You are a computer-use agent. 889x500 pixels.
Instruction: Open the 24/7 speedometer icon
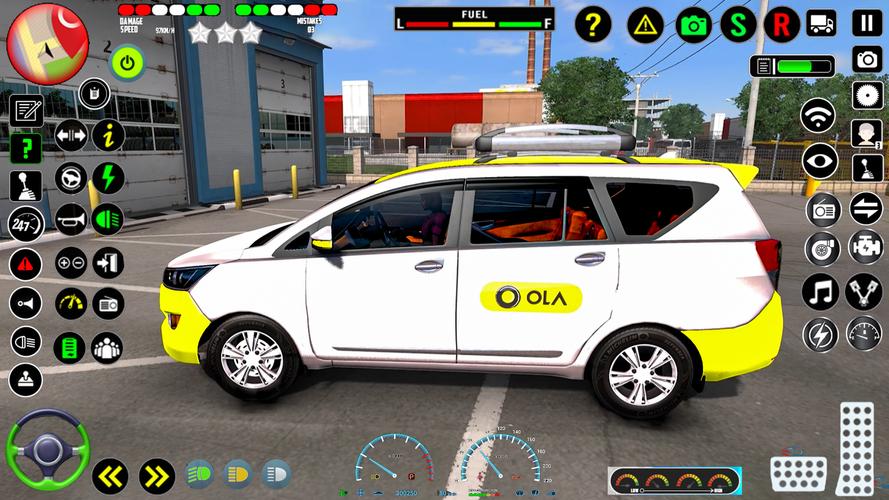tap(26, 223)
